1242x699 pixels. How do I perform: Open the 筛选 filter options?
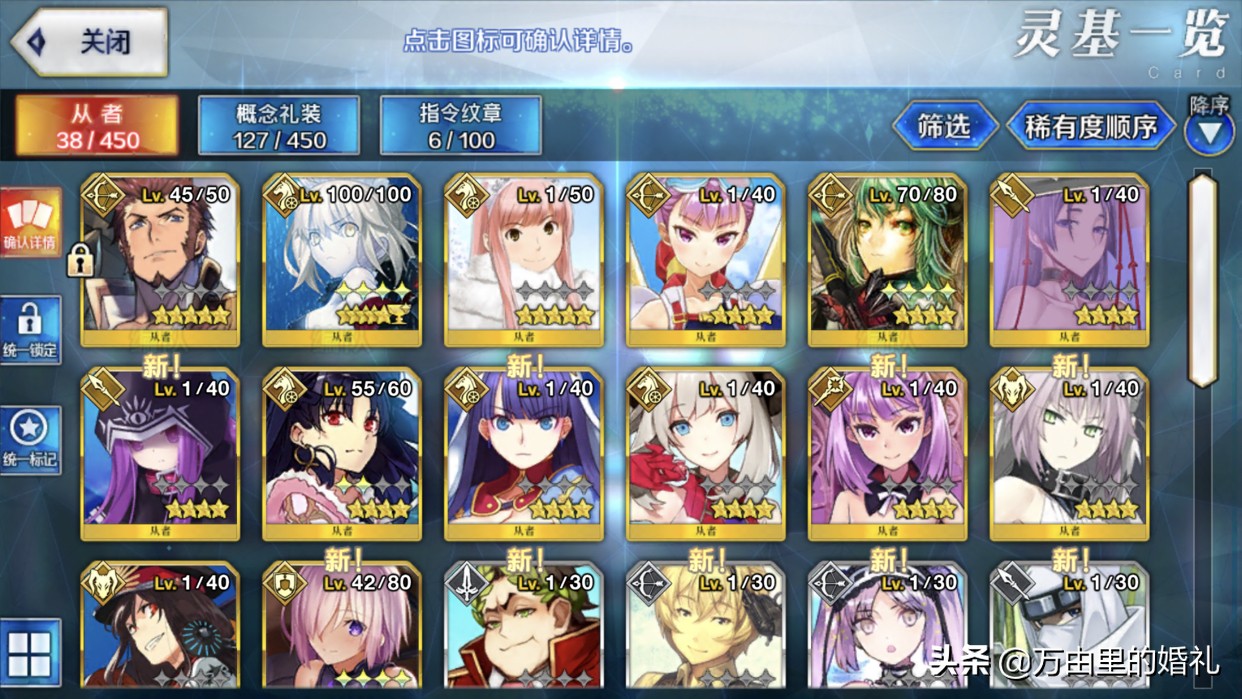coord(944,126)
